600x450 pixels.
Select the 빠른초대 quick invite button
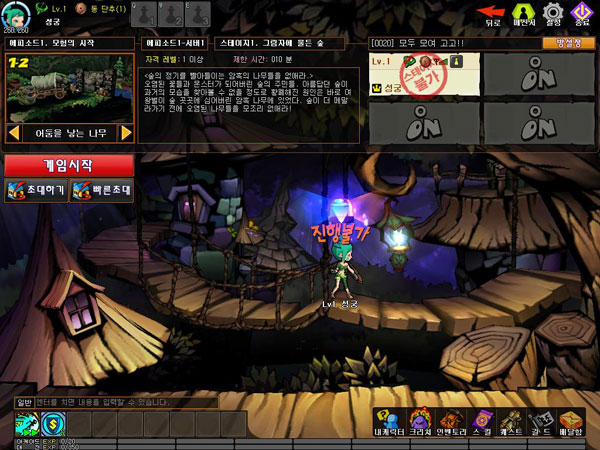click(101, 190)
